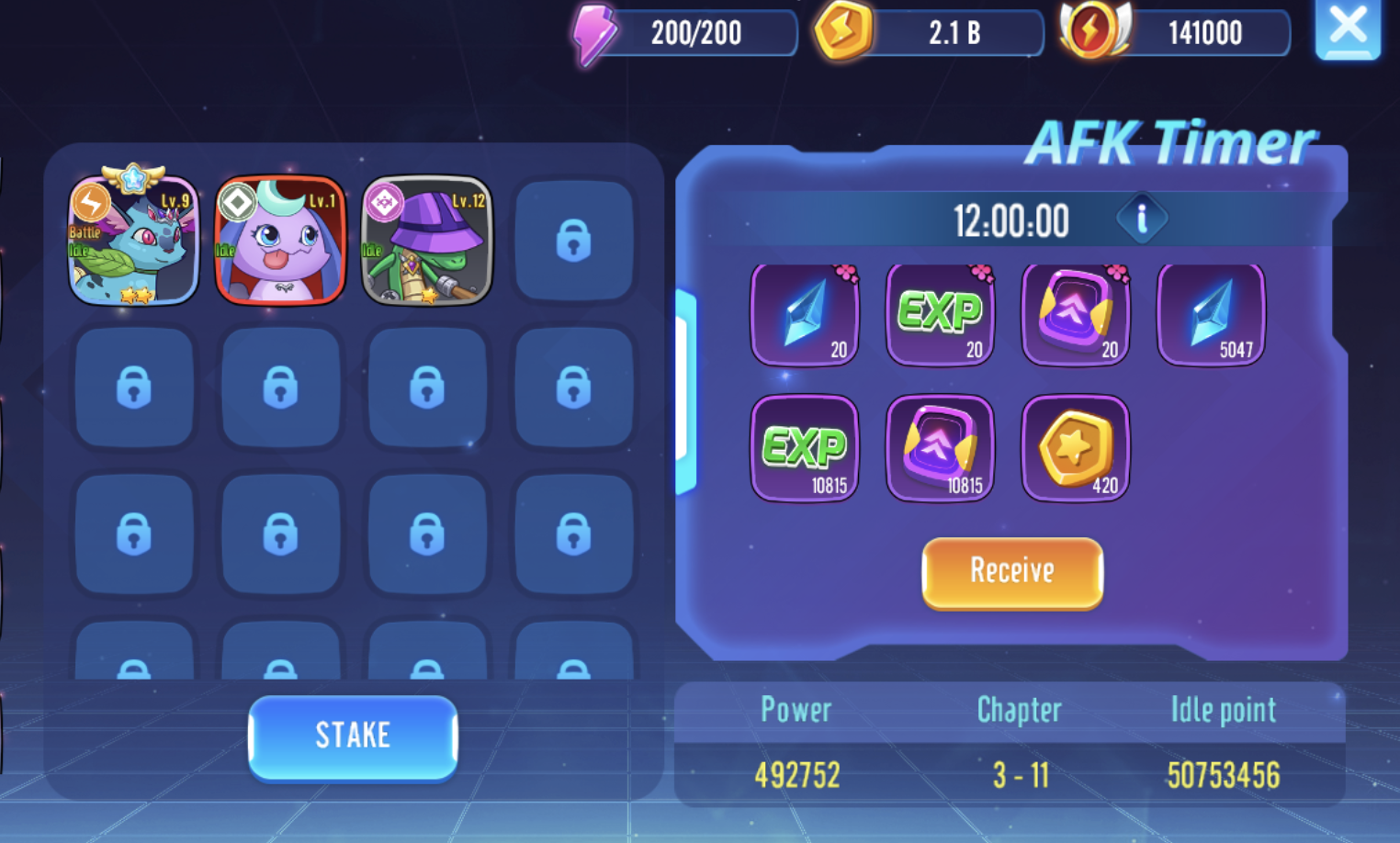Tap the EXP reward showing 20
The height and width of the screenshot is (843, 1400).
click(x=939, y=314)
